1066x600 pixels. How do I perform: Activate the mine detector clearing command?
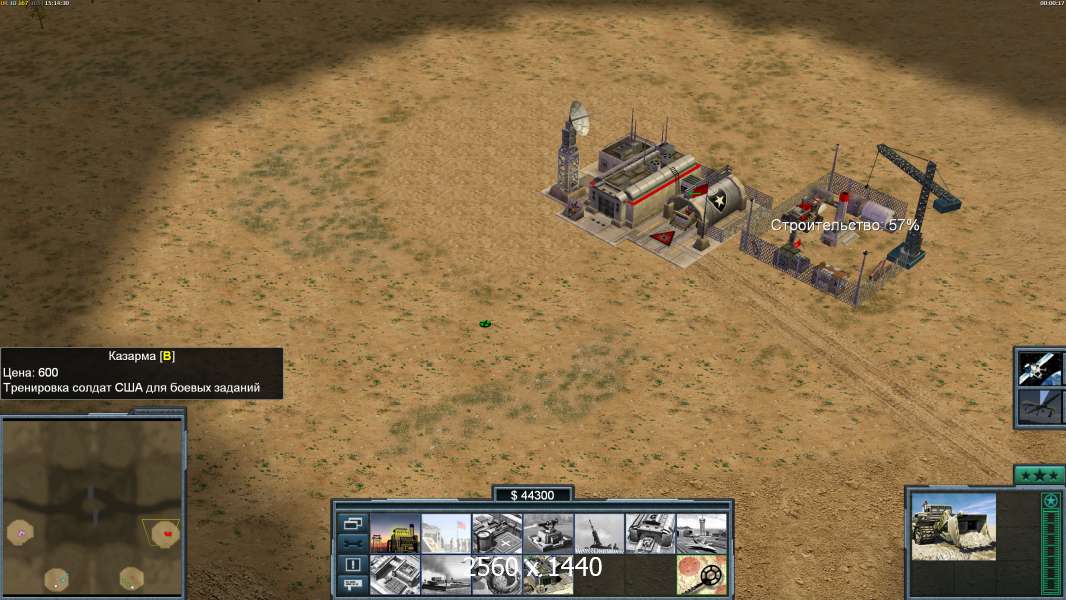pyautogui.click(x=701, y=575)
